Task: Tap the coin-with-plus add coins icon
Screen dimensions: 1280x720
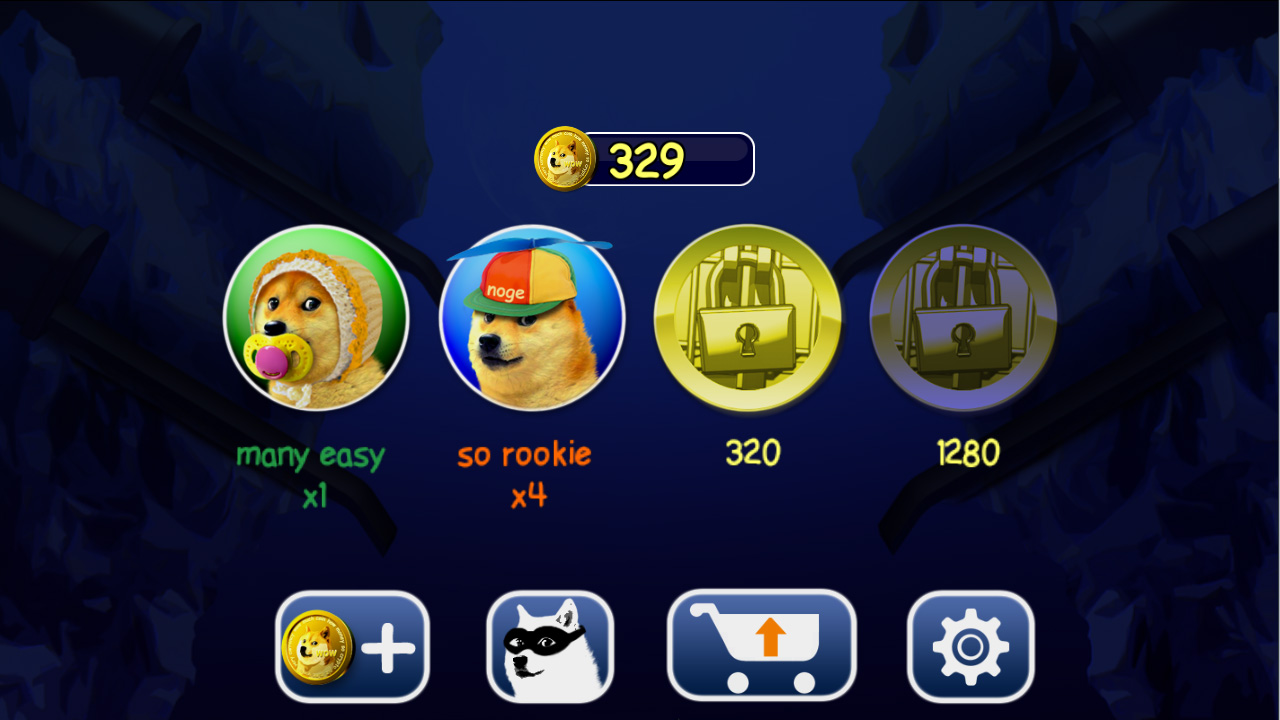Action: tap(352, 645)
